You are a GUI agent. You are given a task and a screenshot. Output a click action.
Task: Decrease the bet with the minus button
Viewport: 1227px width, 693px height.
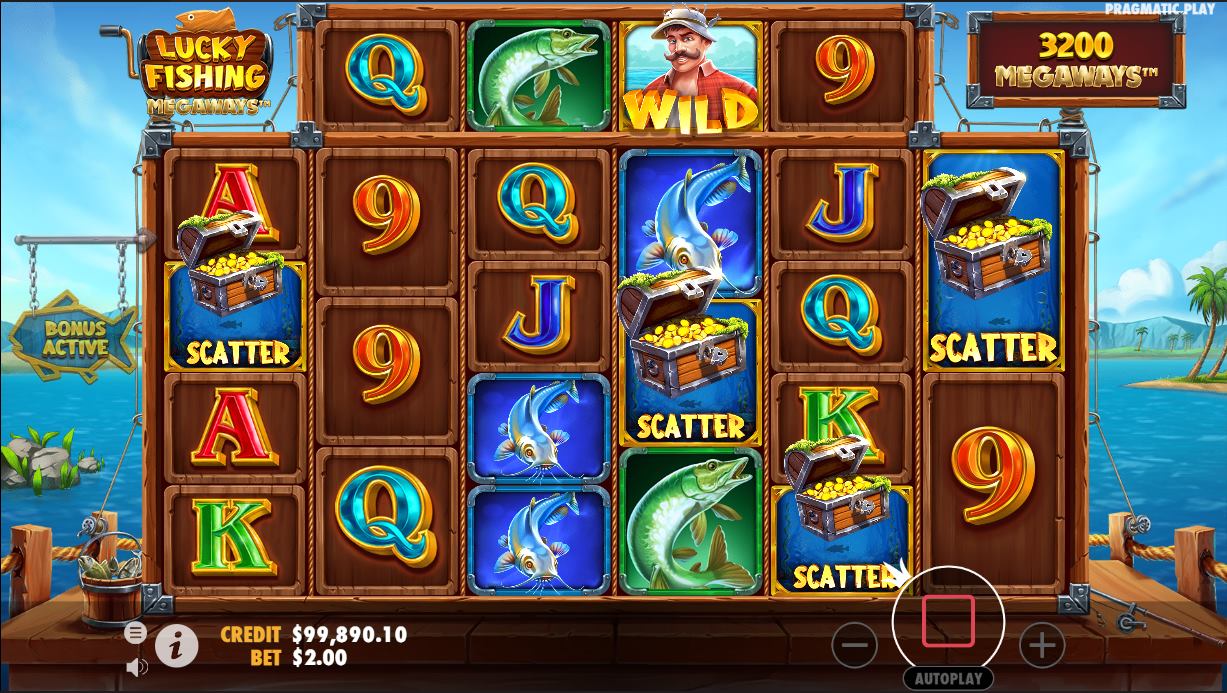(855, 646)
